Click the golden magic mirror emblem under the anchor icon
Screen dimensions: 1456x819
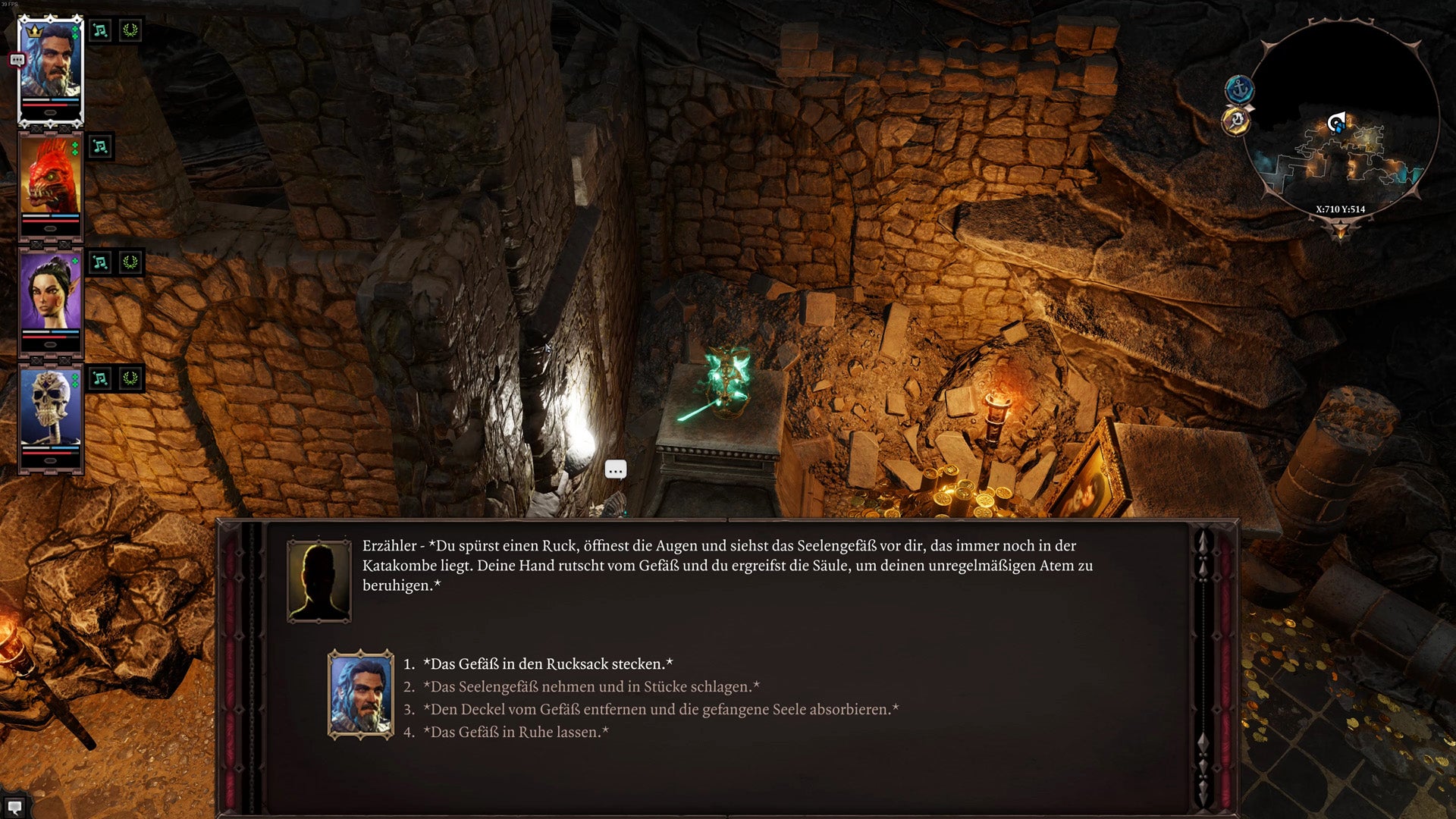1235,123
